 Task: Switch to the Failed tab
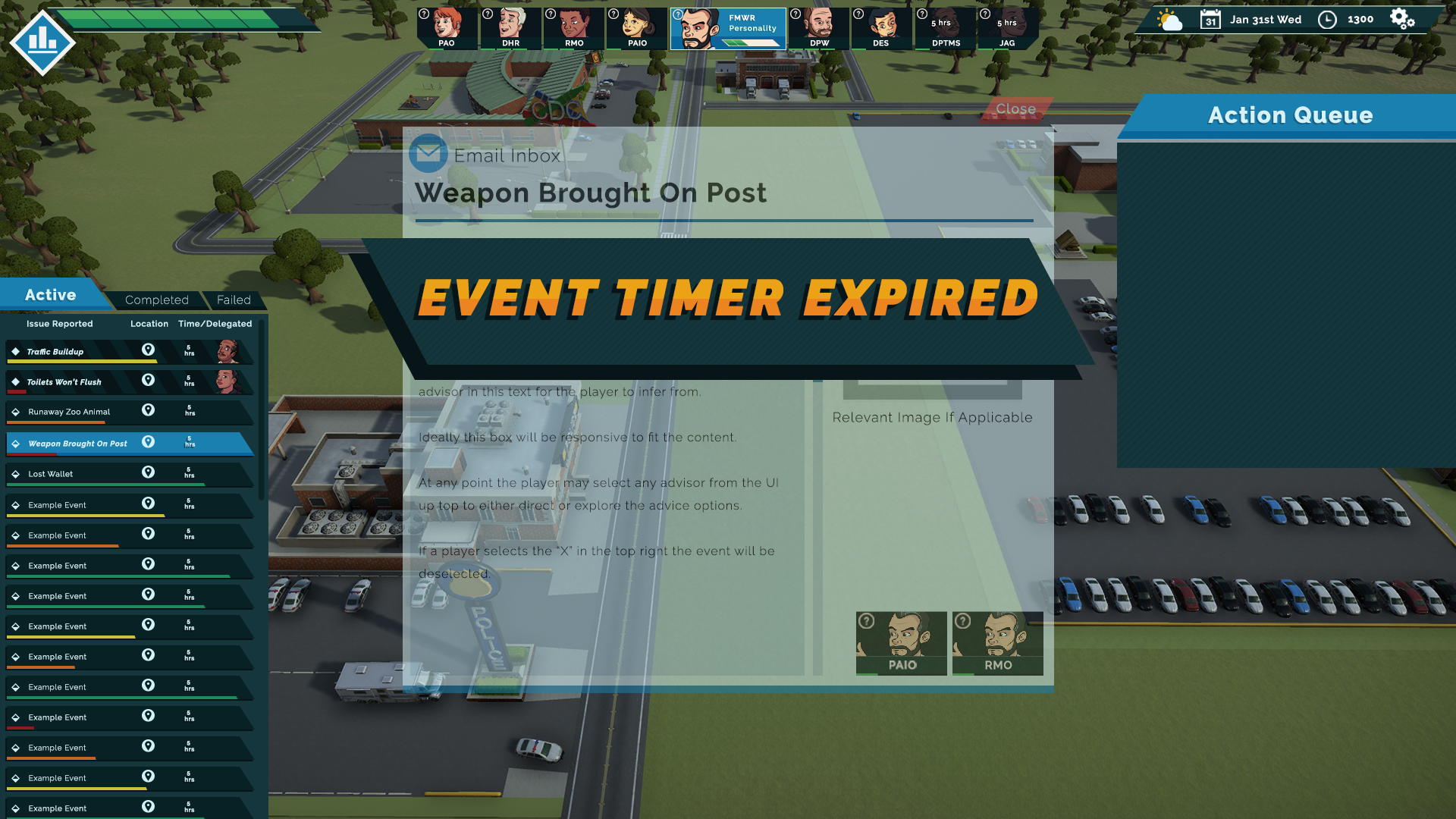pyautogui.click(x=235, y=300)
